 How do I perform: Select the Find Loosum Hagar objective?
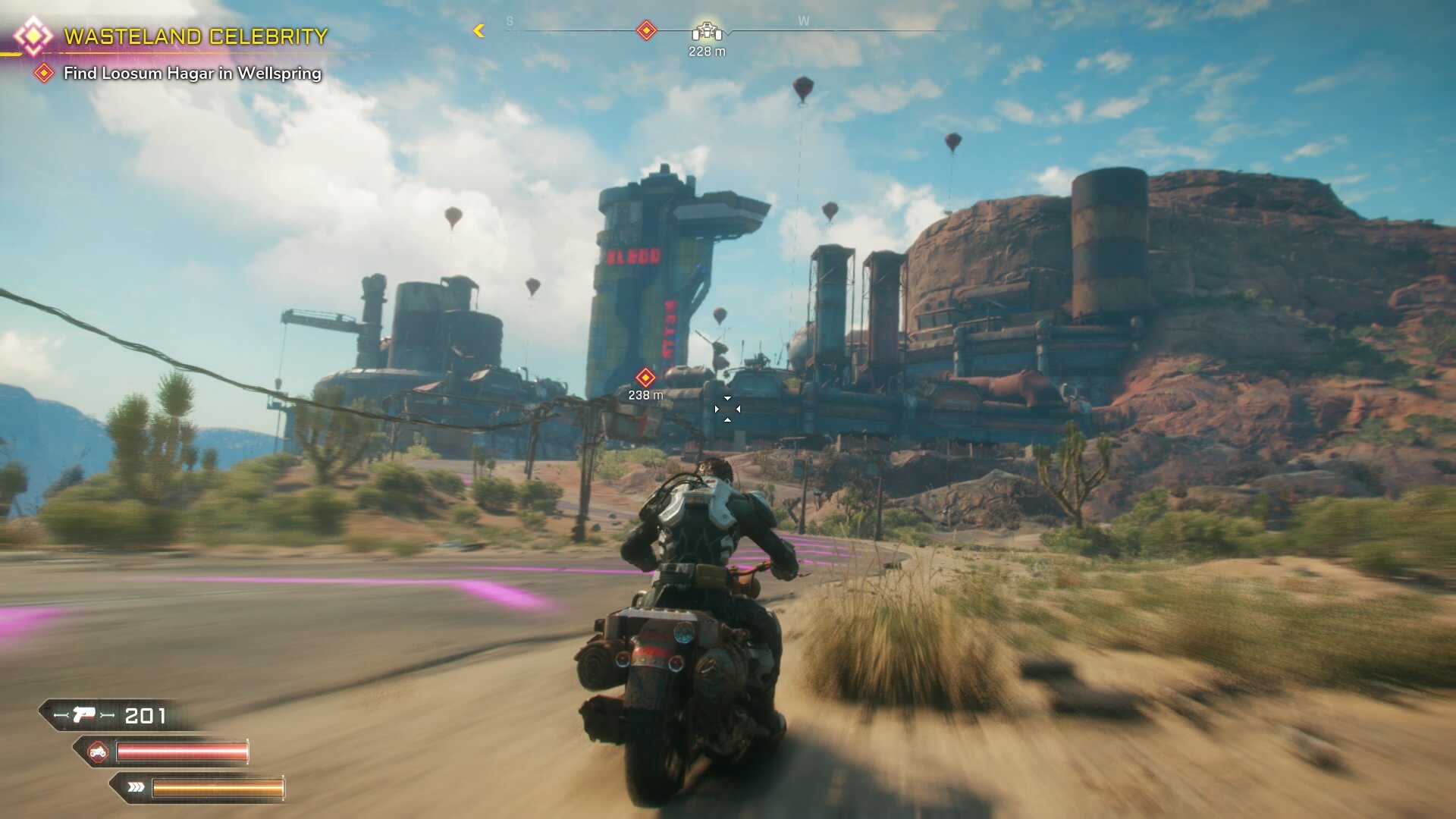coord(192,74)
